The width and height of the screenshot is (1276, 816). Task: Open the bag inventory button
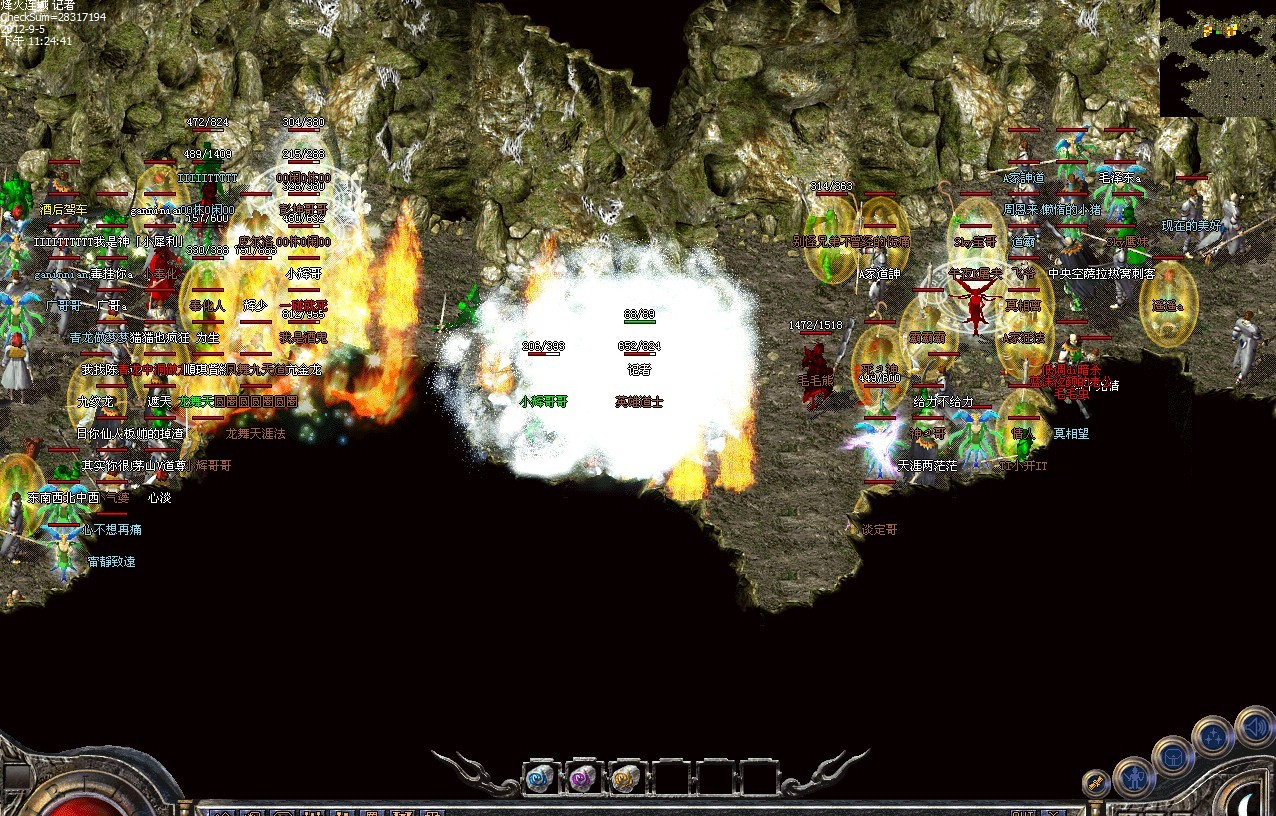pos(1172,756)
